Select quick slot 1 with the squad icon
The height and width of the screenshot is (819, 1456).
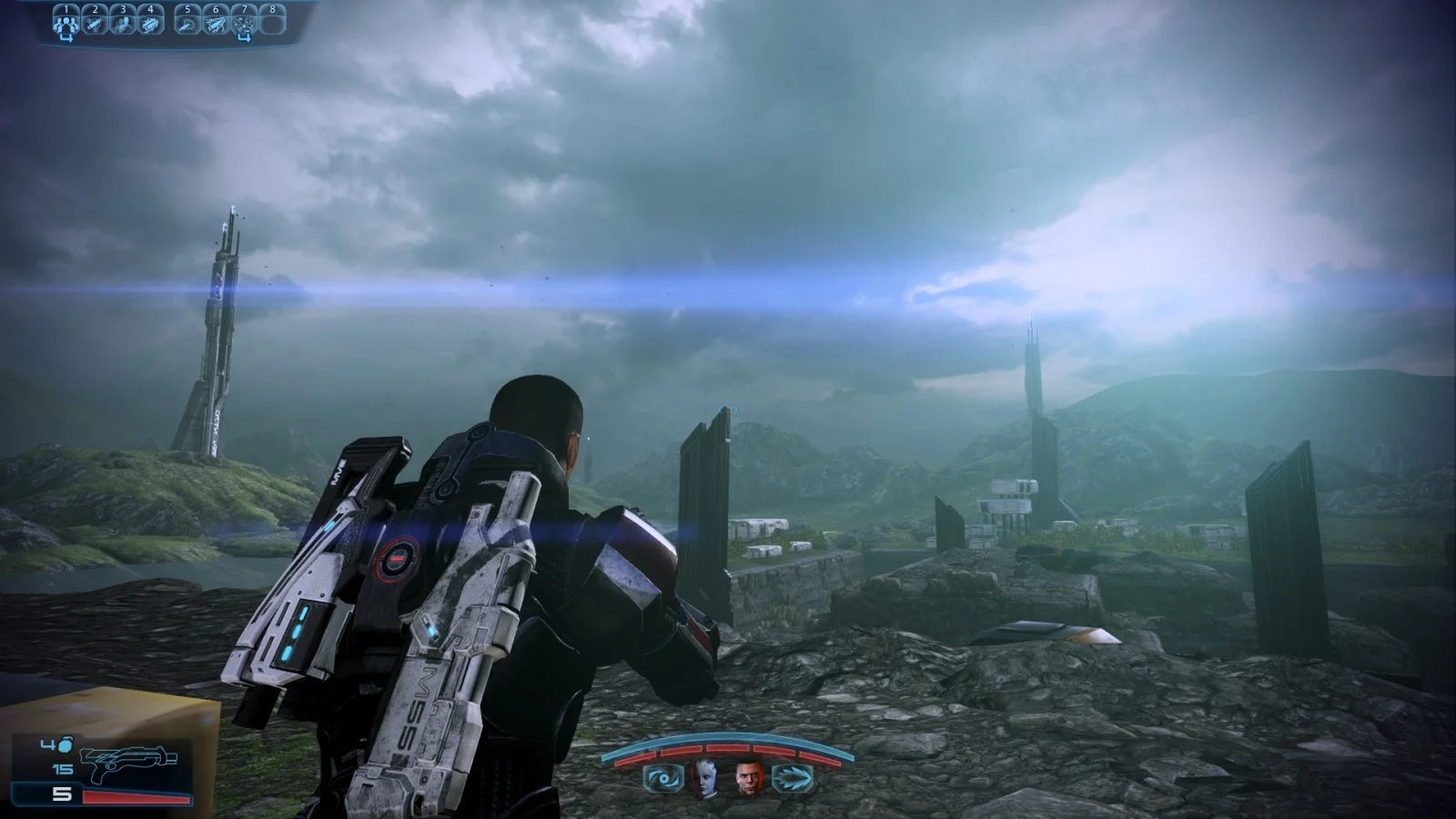pyautogui.click(x=66, y=21)
